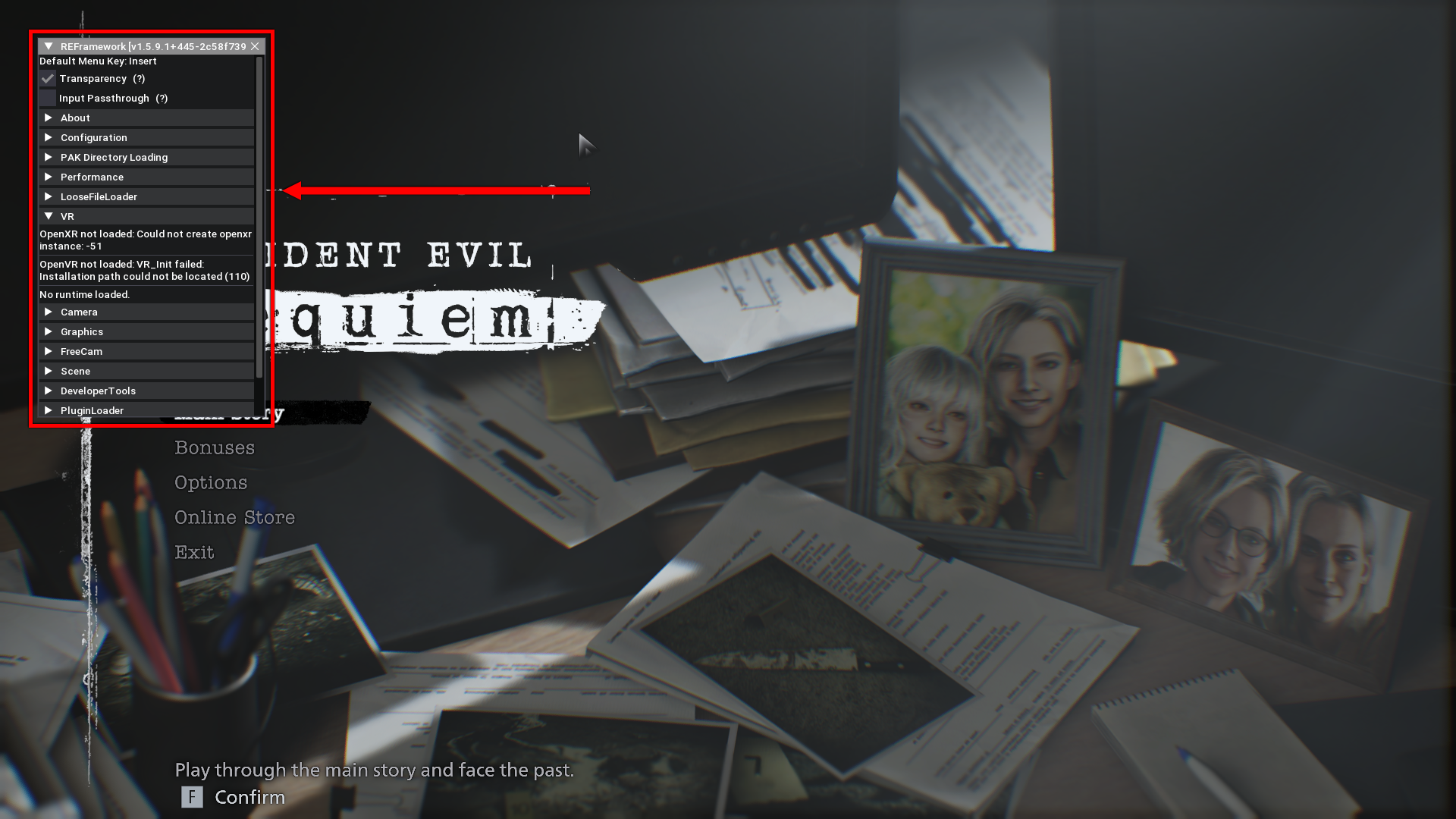Collapse the REFramework window title arrow
Viewport: 1456px width, 819px height.
(x=49, y=46)
